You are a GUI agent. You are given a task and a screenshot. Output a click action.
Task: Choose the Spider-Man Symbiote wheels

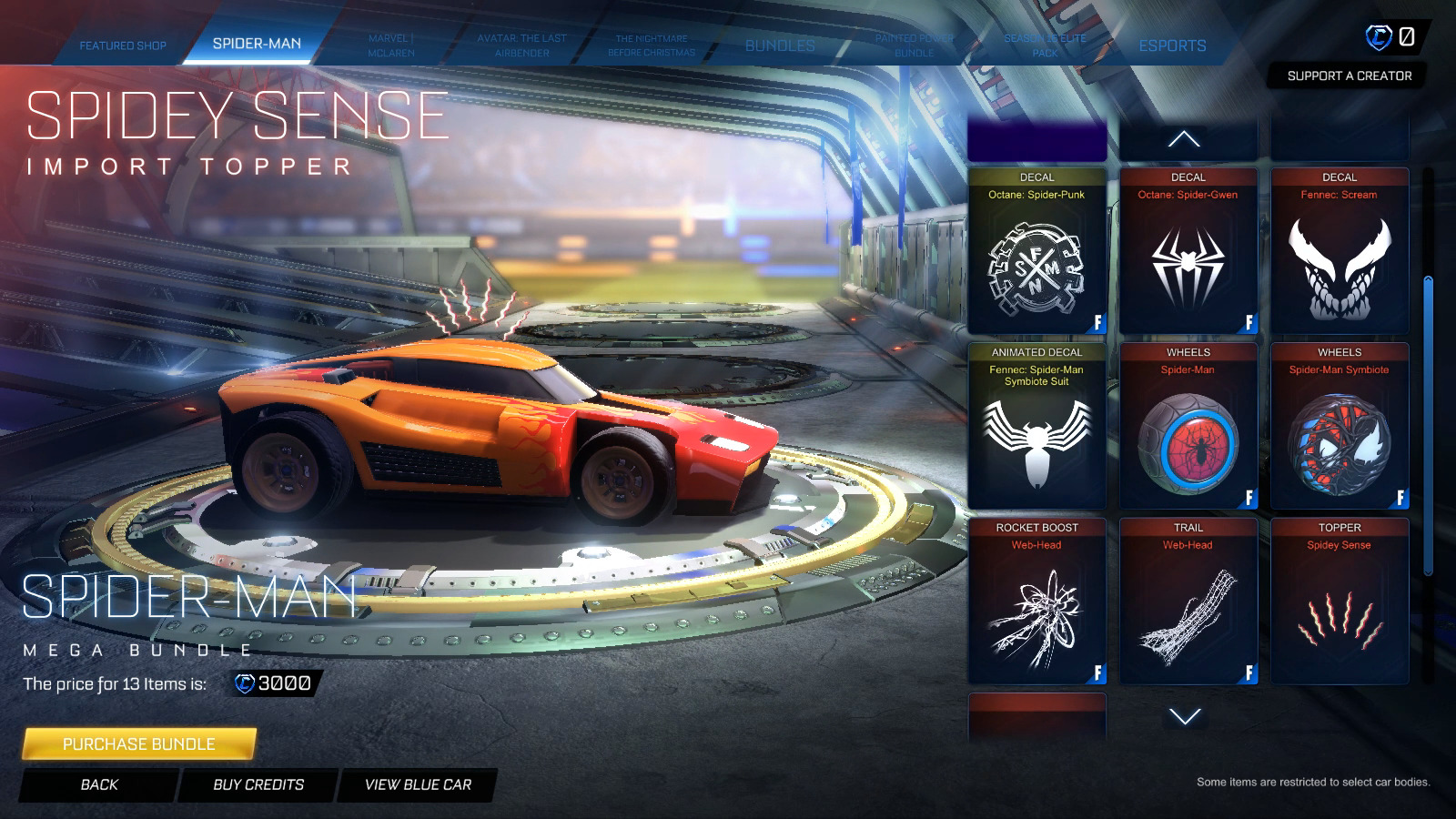click(1340, 426)
